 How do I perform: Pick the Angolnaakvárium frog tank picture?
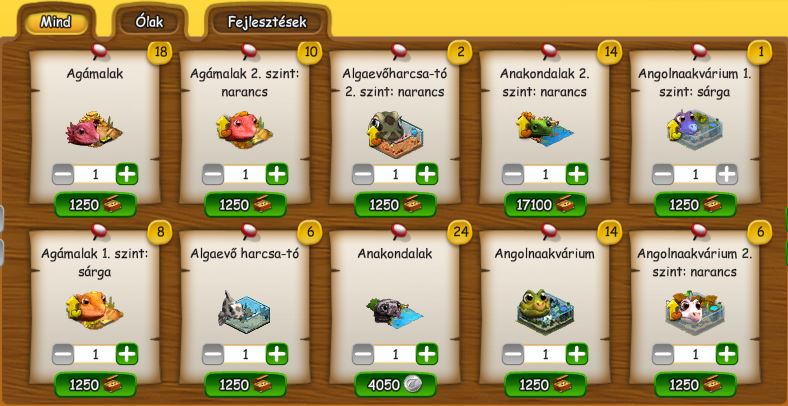(x=545, y=310)
